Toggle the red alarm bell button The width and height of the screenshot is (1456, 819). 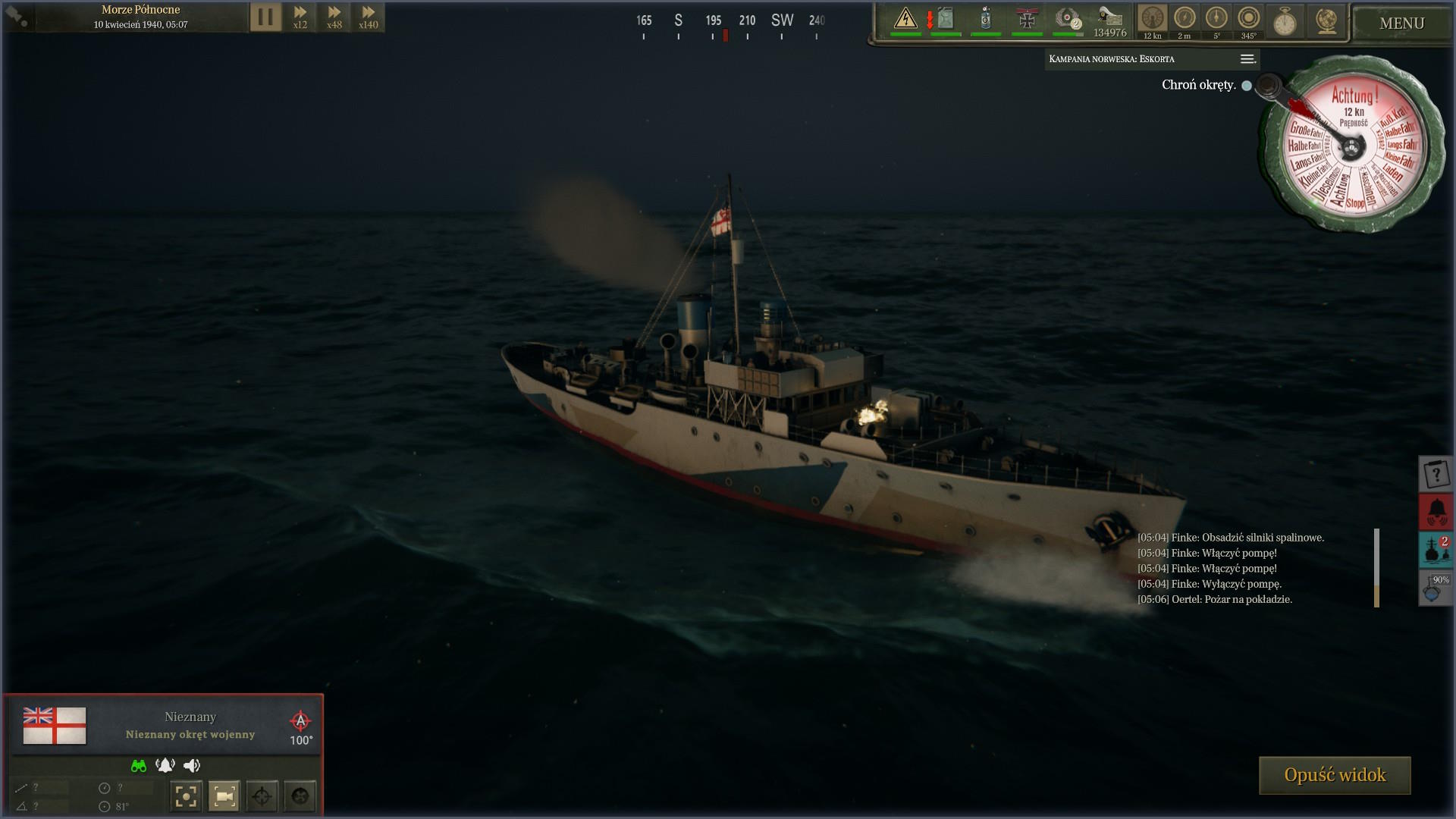click(1436, 512)
